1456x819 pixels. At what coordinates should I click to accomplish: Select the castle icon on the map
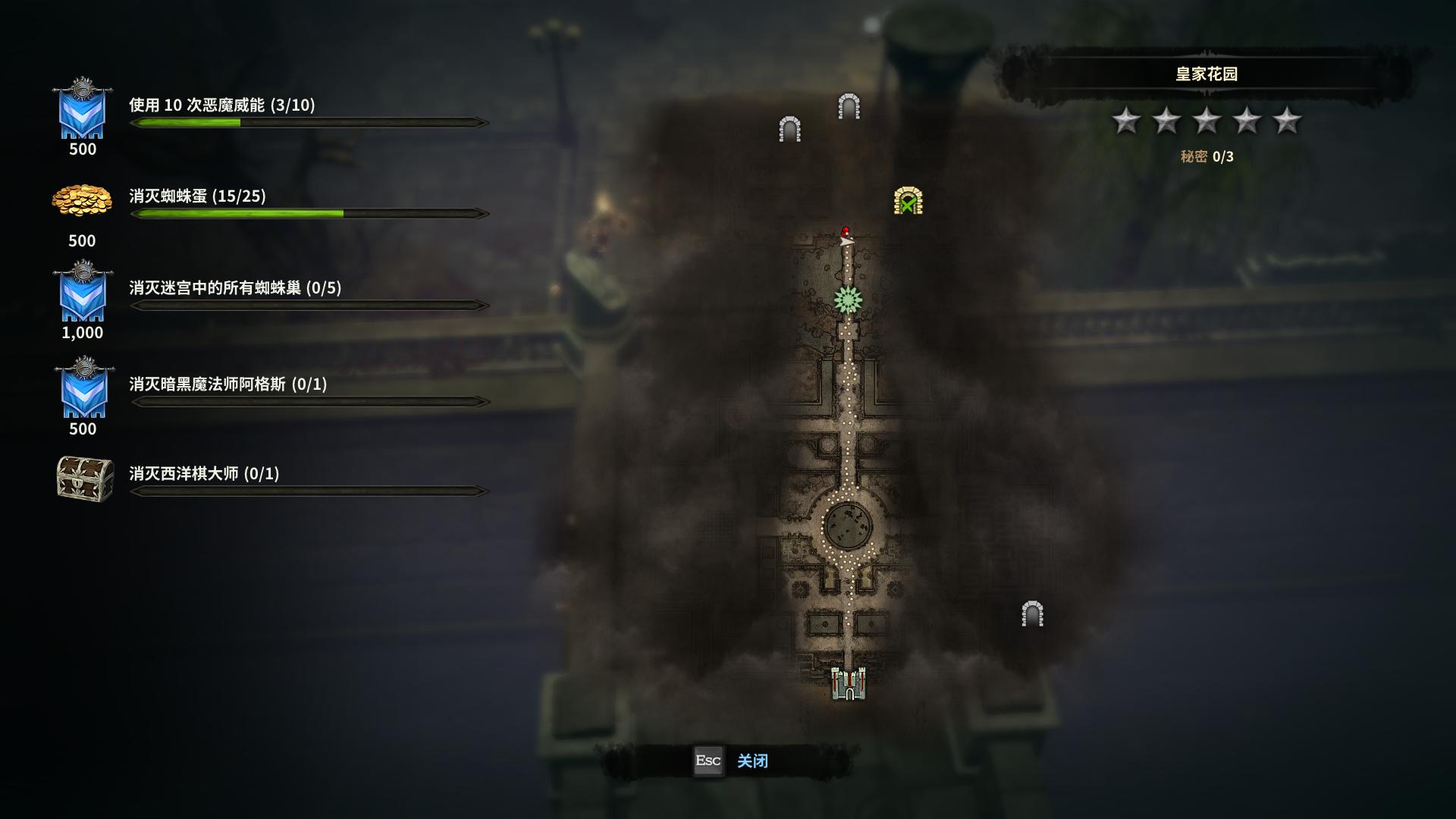pyautogui.click(x=848, y=684)
